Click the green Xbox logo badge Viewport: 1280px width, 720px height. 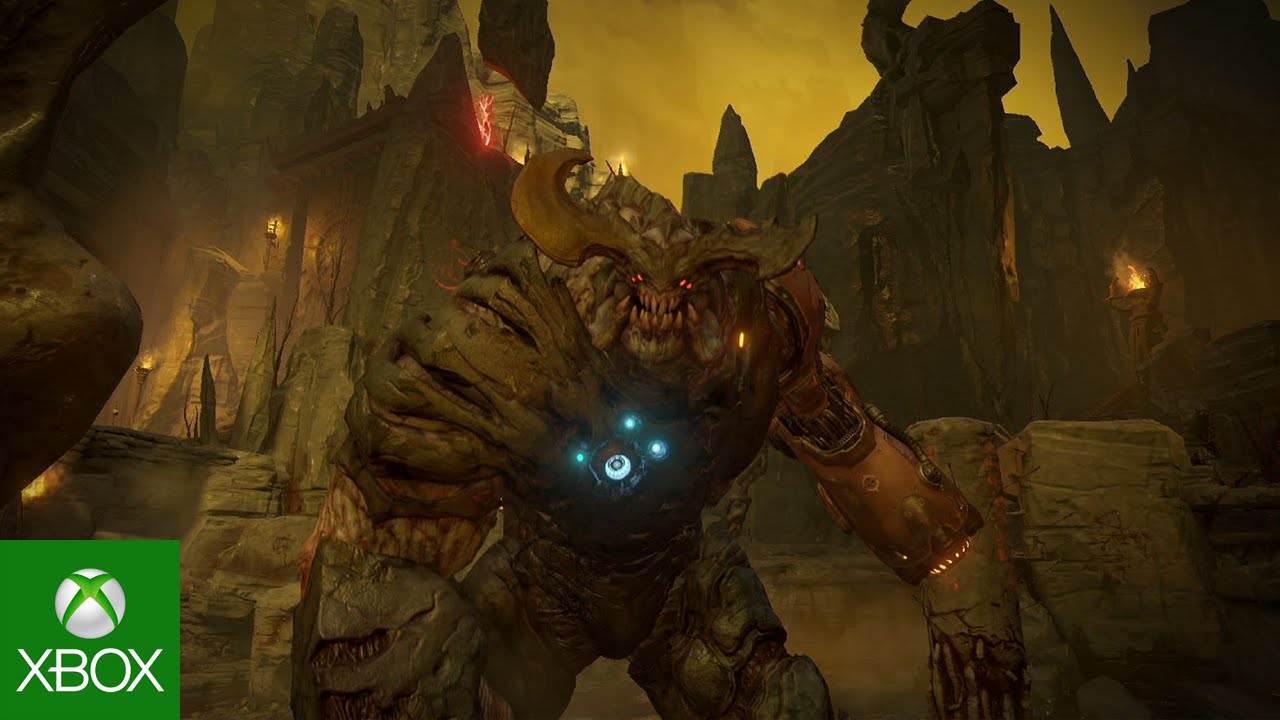[90, 630]
